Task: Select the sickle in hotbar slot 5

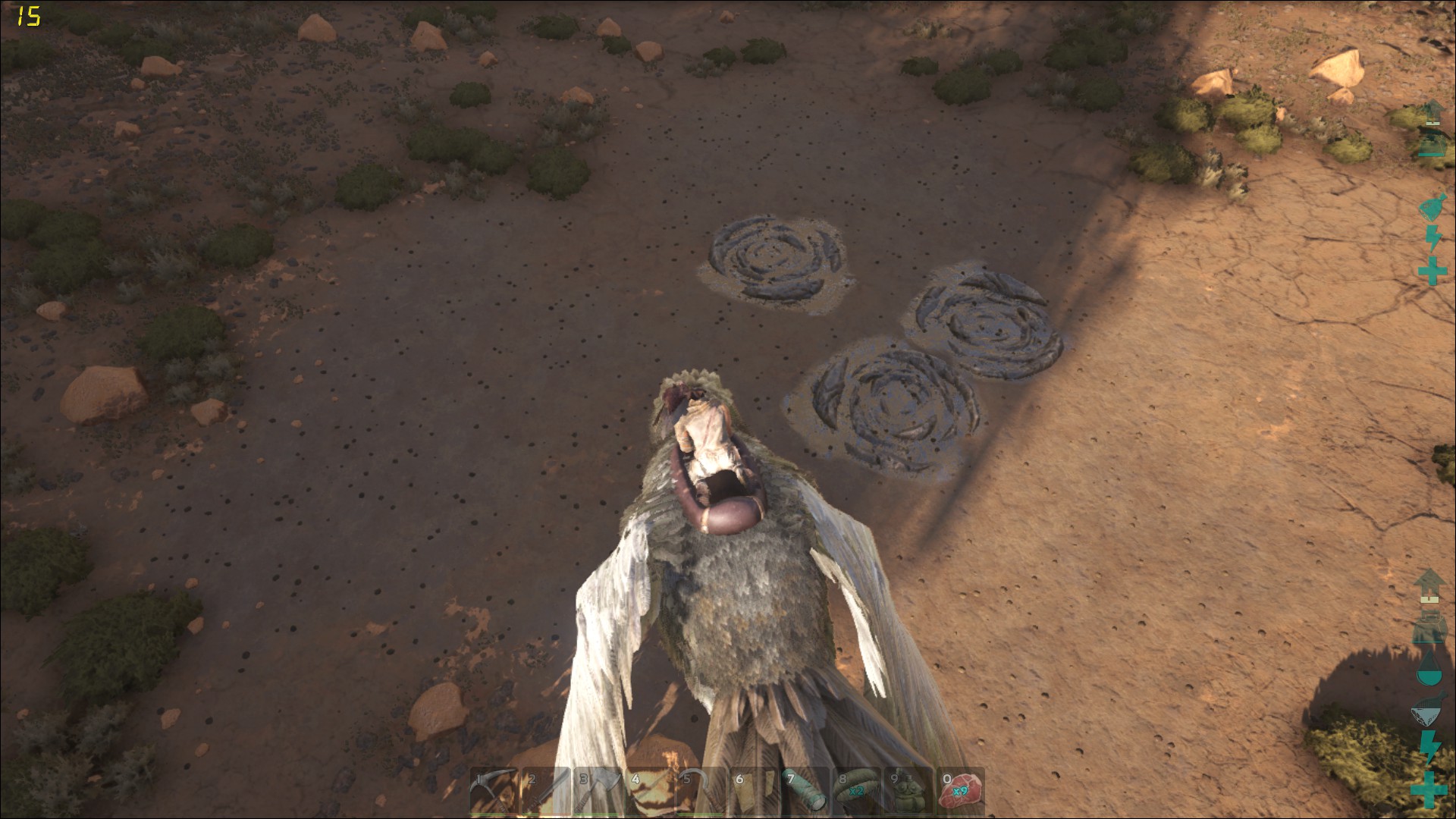Action: click(701, 792)
